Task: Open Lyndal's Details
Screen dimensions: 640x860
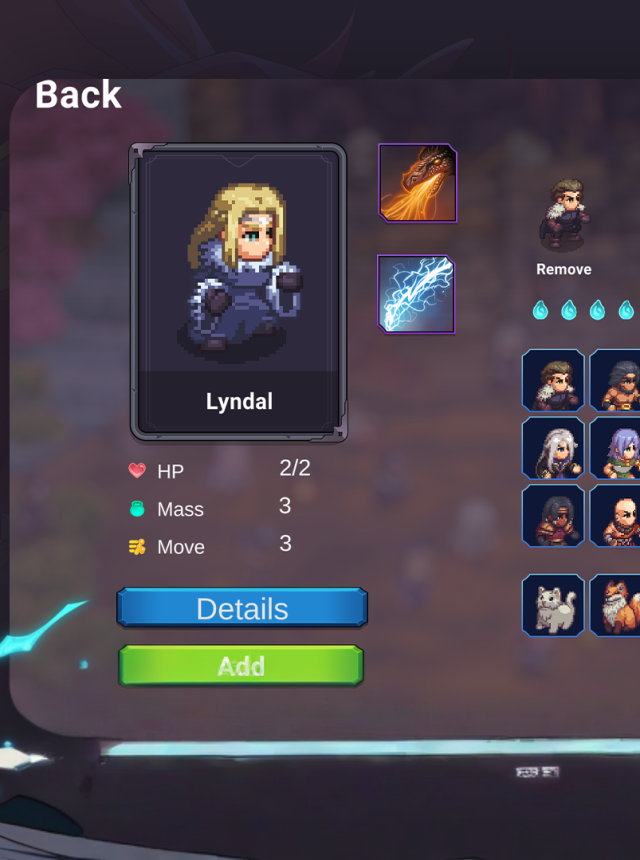Action: tap(242, 608)
